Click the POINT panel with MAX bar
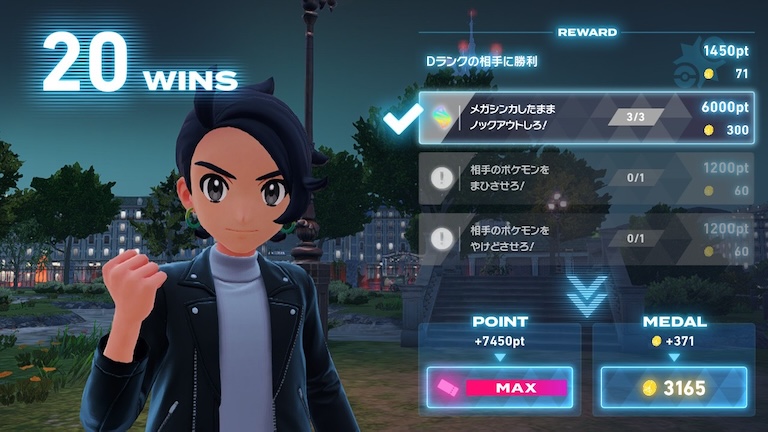The height and width of the screenshot is (432, 768). click(500, 386)
